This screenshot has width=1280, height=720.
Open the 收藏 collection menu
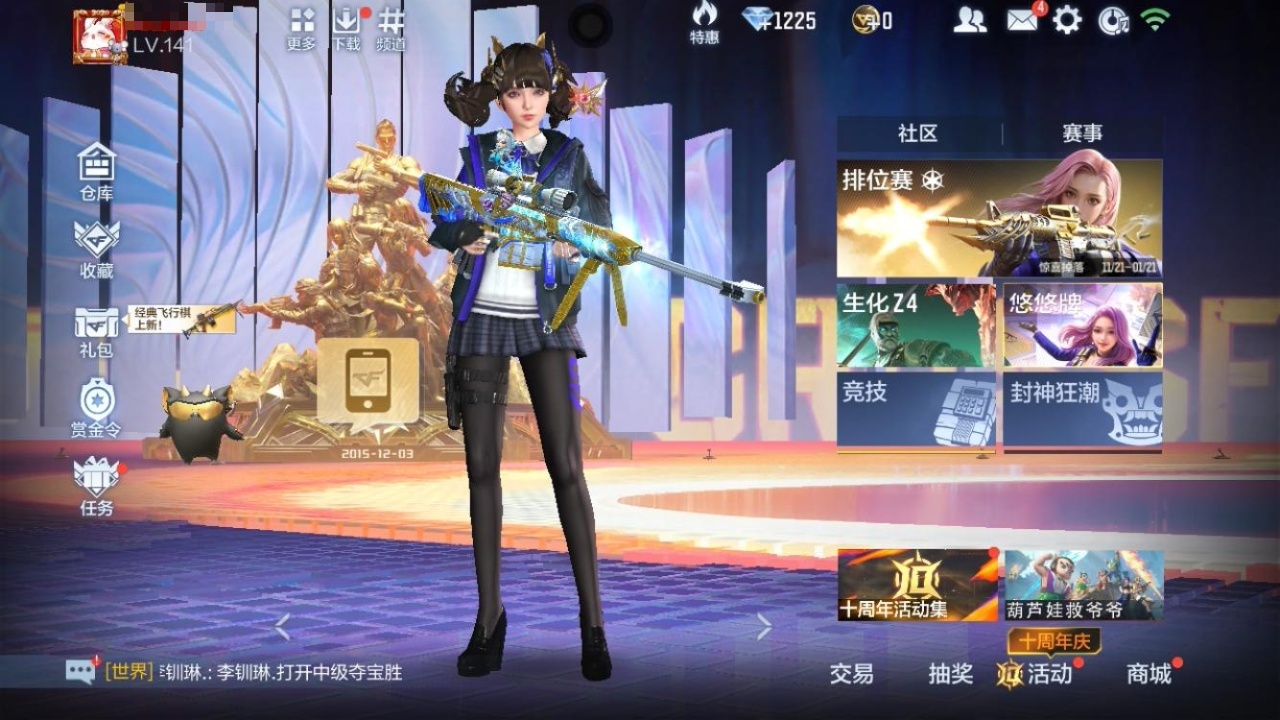pos(97,247)
